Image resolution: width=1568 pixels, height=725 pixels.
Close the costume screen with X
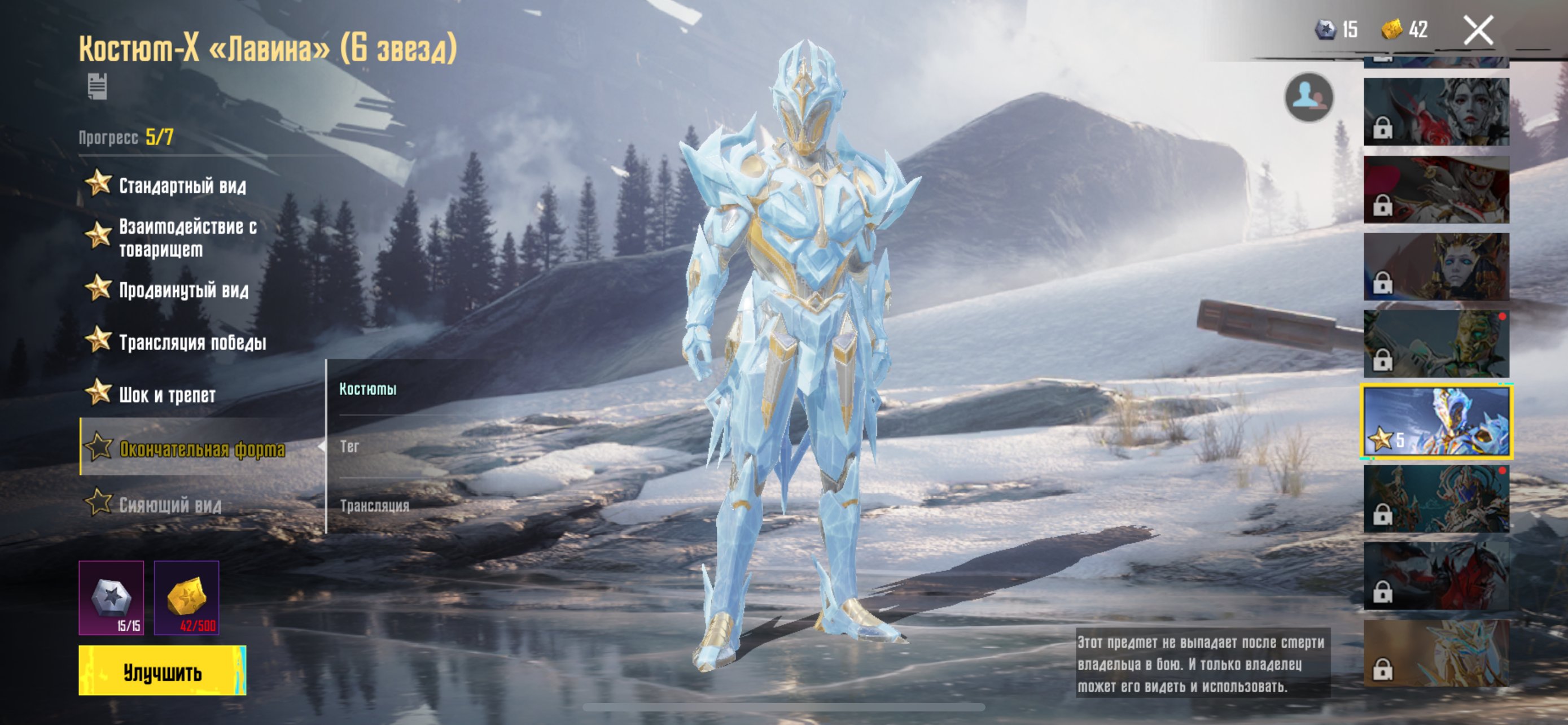1477,30
